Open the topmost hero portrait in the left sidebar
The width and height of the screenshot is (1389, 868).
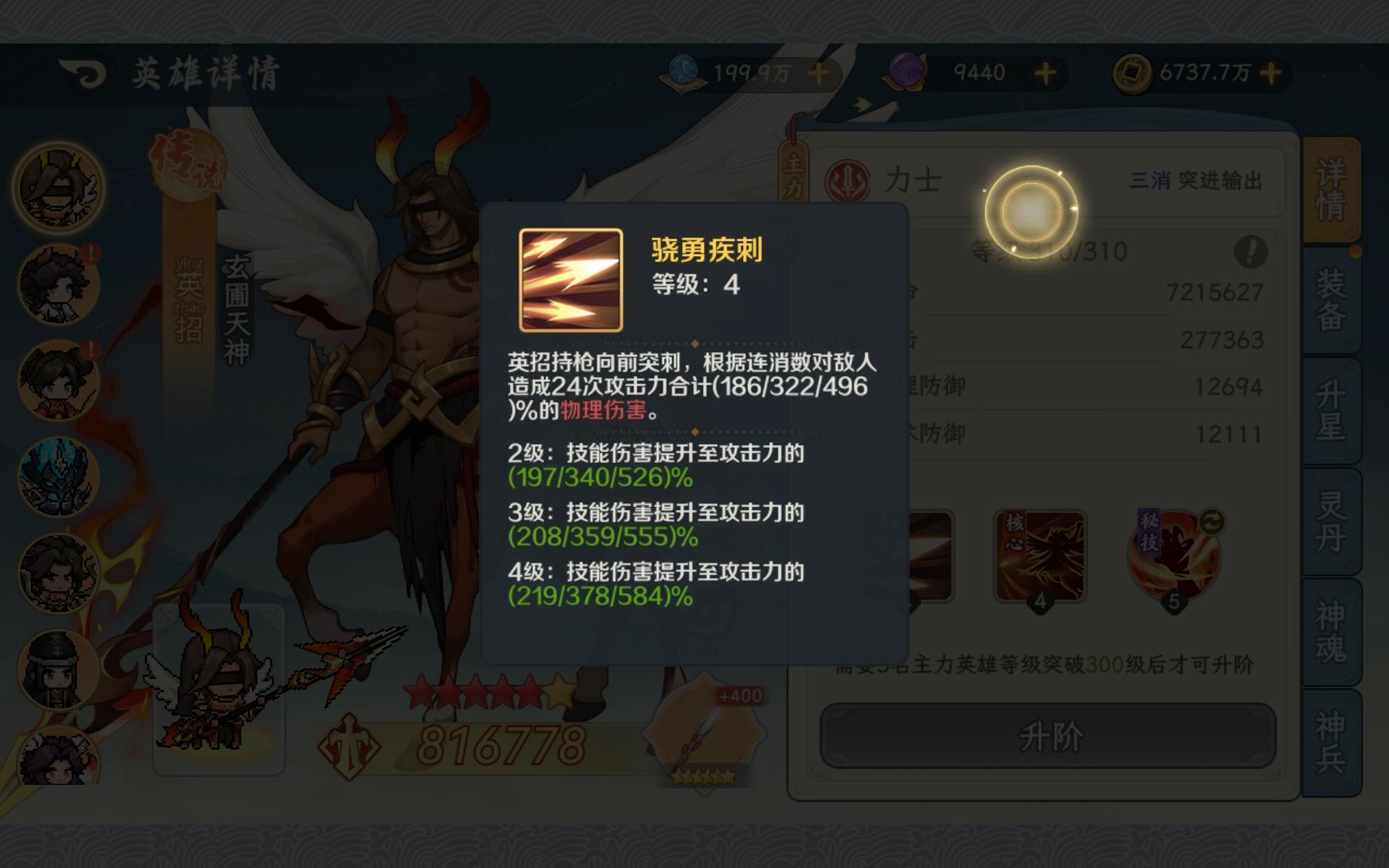[56, 184]
